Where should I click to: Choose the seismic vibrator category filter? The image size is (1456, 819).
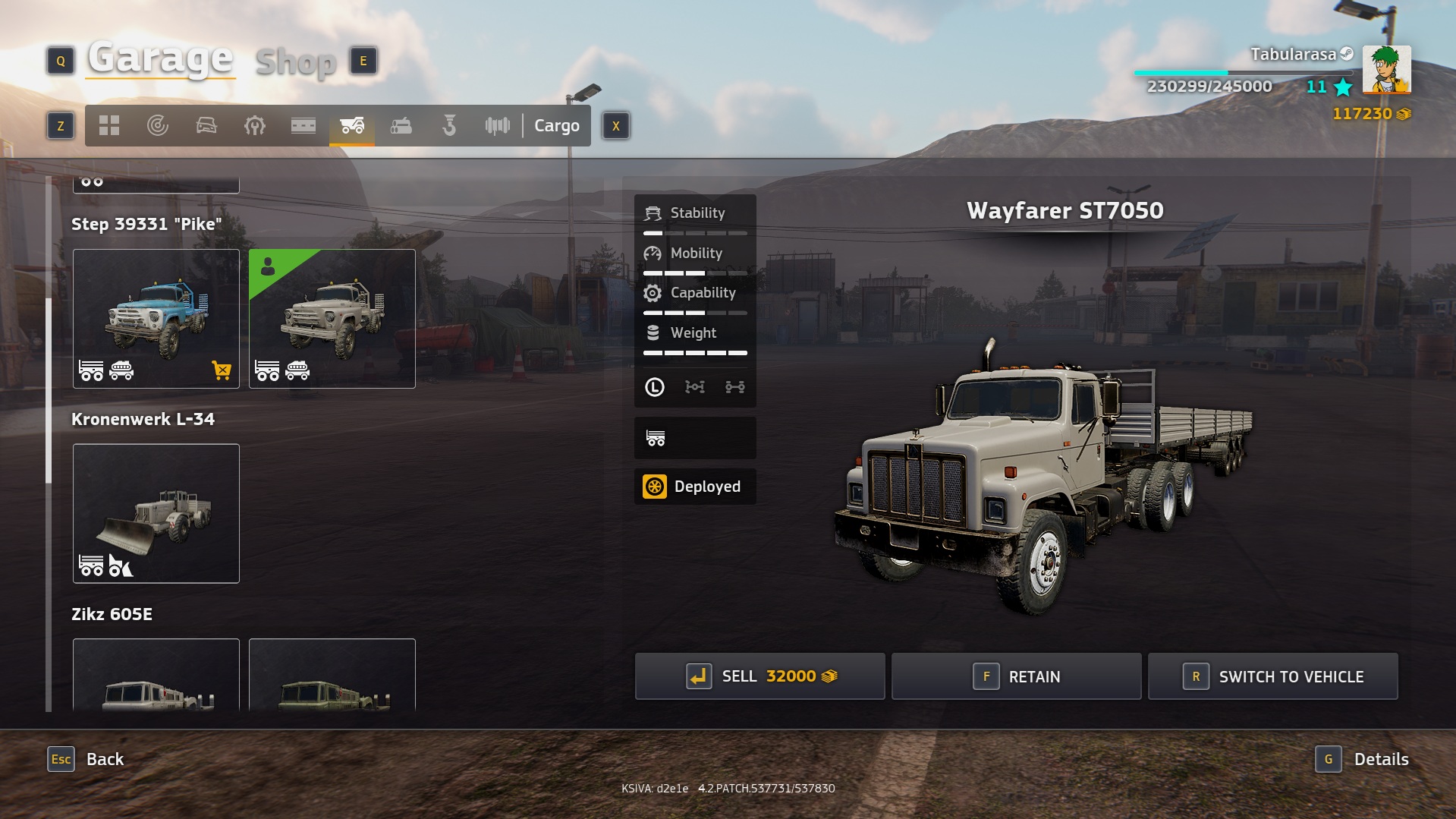tap(498, 126)
